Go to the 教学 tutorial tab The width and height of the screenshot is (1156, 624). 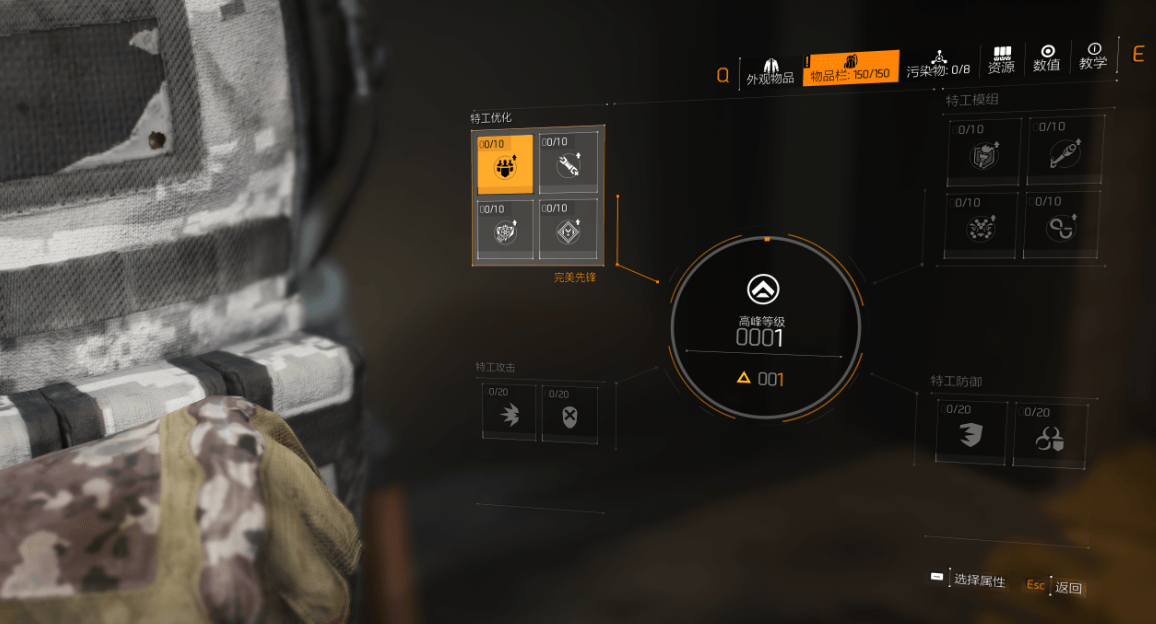1093,56
